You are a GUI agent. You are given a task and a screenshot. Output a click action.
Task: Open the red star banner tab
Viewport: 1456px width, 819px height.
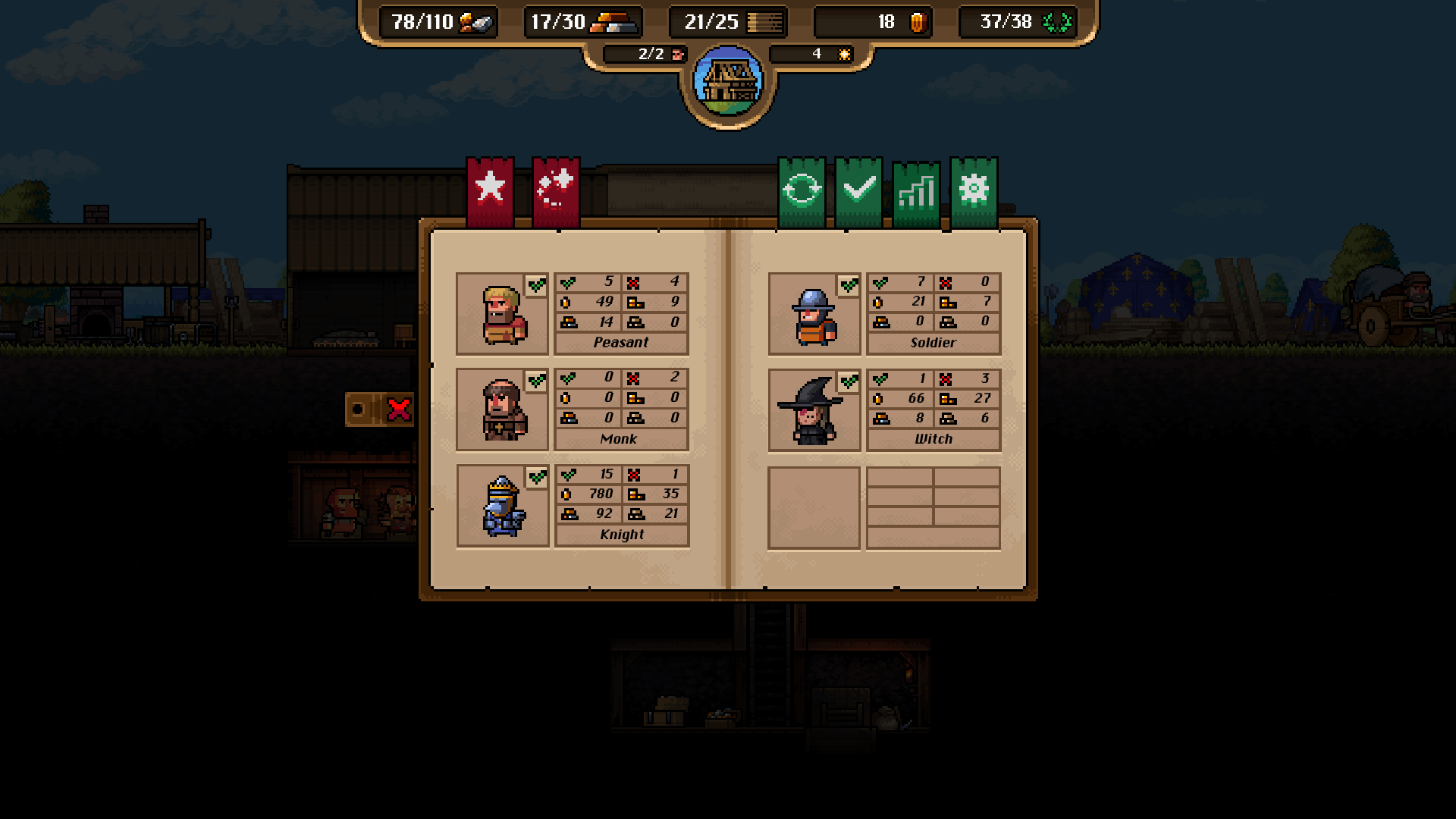pos(490,190)
